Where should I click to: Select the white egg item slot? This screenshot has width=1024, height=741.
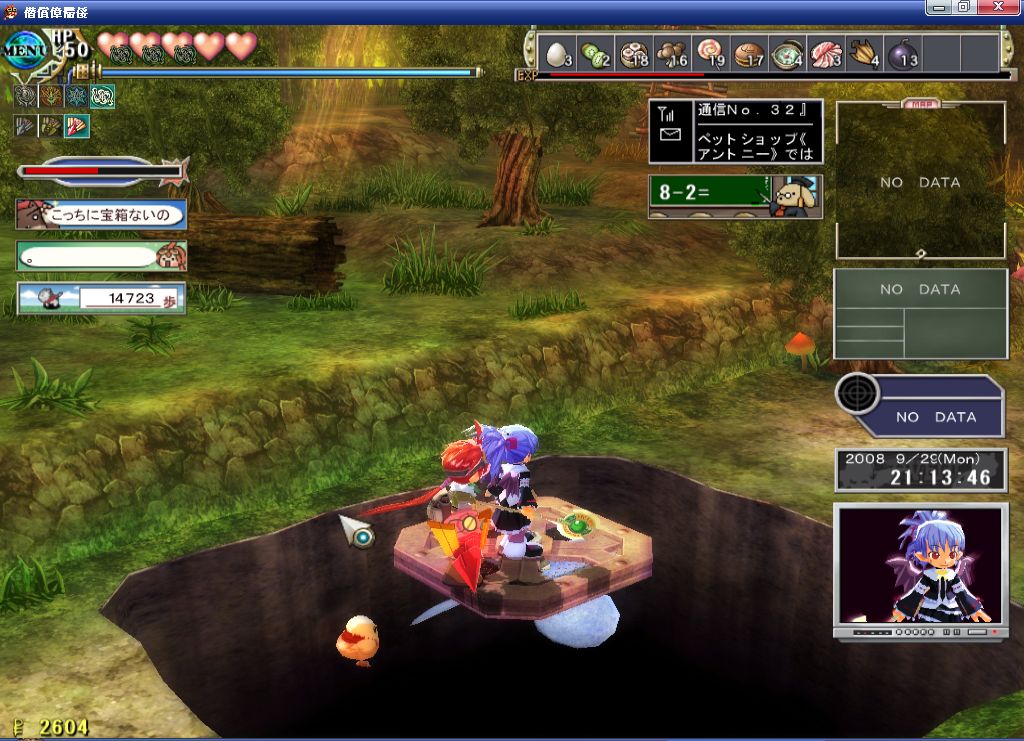pos(558,53)
